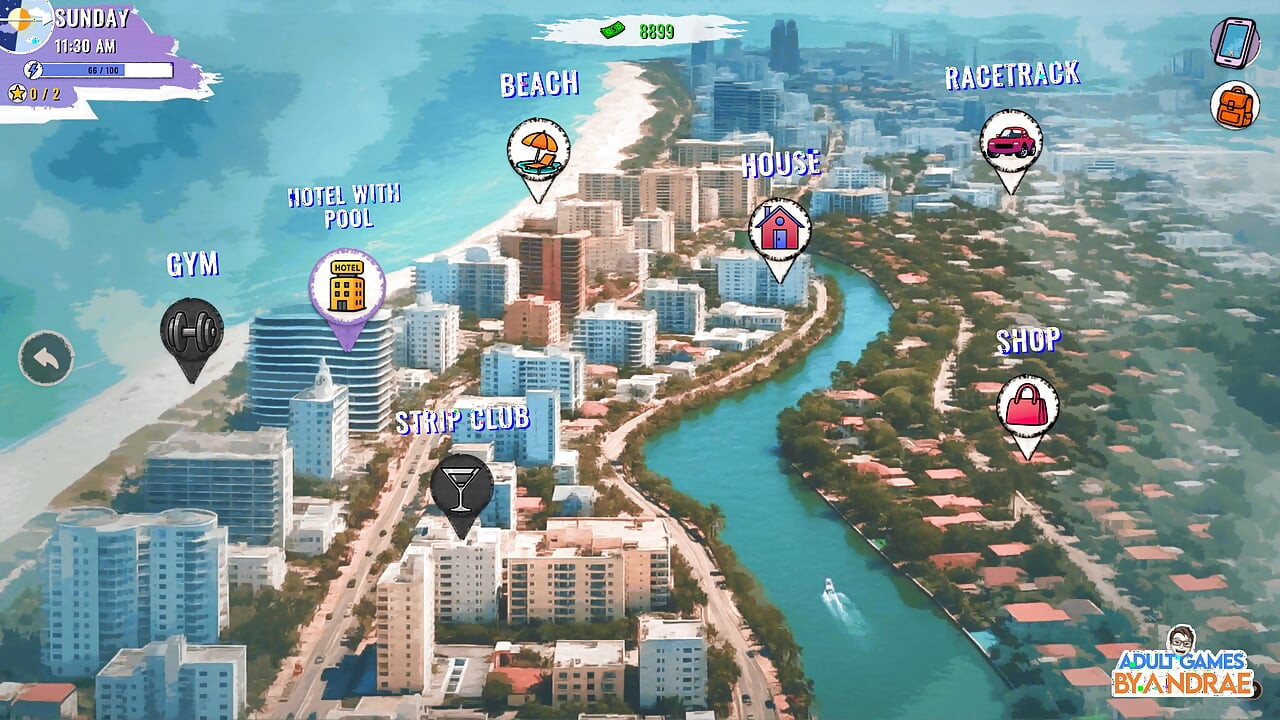Open the Shop handbag marker
The image size is (1280, 720).
point(1027,408)
